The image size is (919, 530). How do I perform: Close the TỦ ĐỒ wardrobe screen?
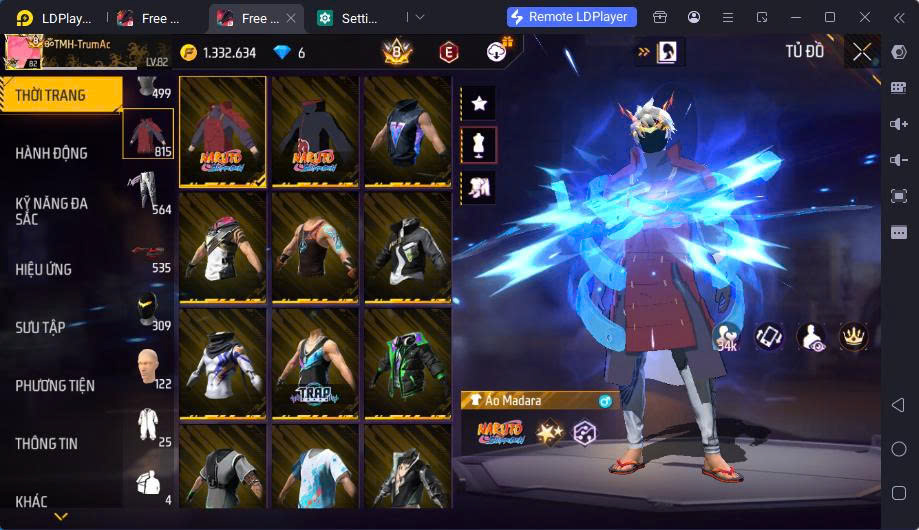point(861,52)
